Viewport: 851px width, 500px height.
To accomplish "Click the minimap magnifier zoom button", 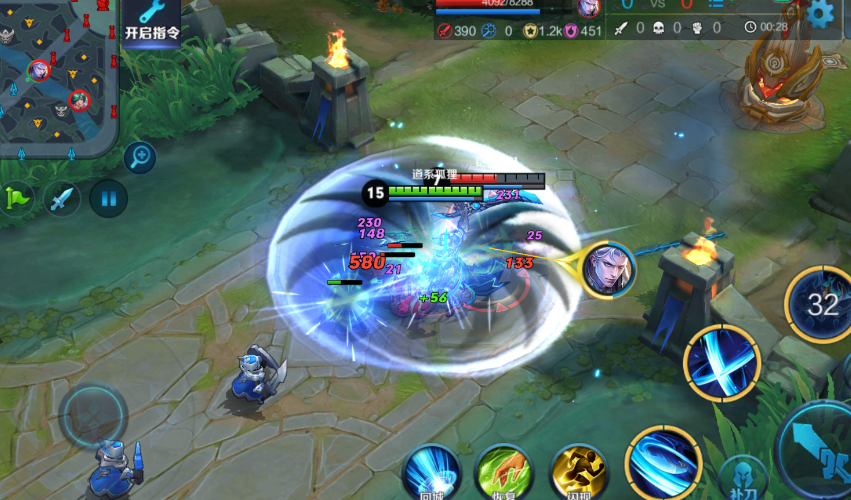I will [140, 156].
